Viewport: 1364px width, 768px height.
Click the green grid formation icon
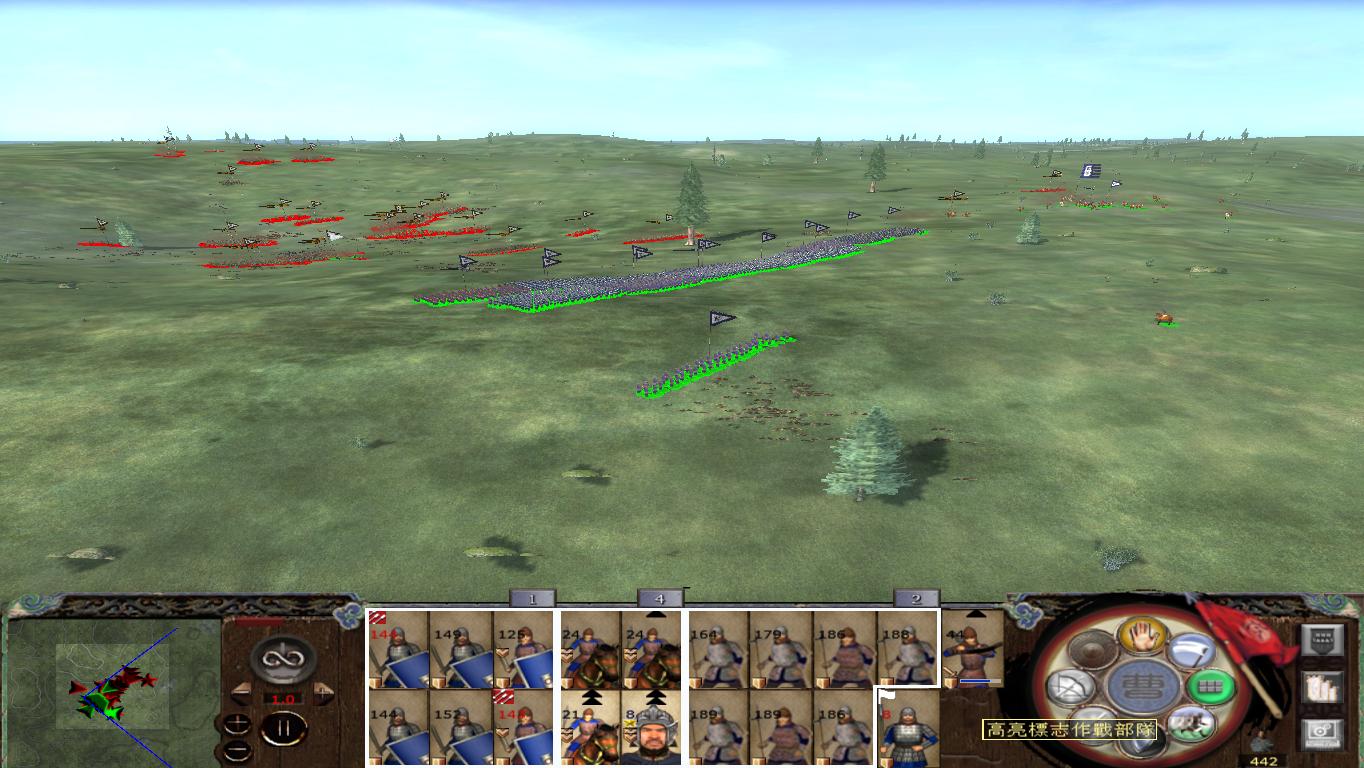(1209, 687)
